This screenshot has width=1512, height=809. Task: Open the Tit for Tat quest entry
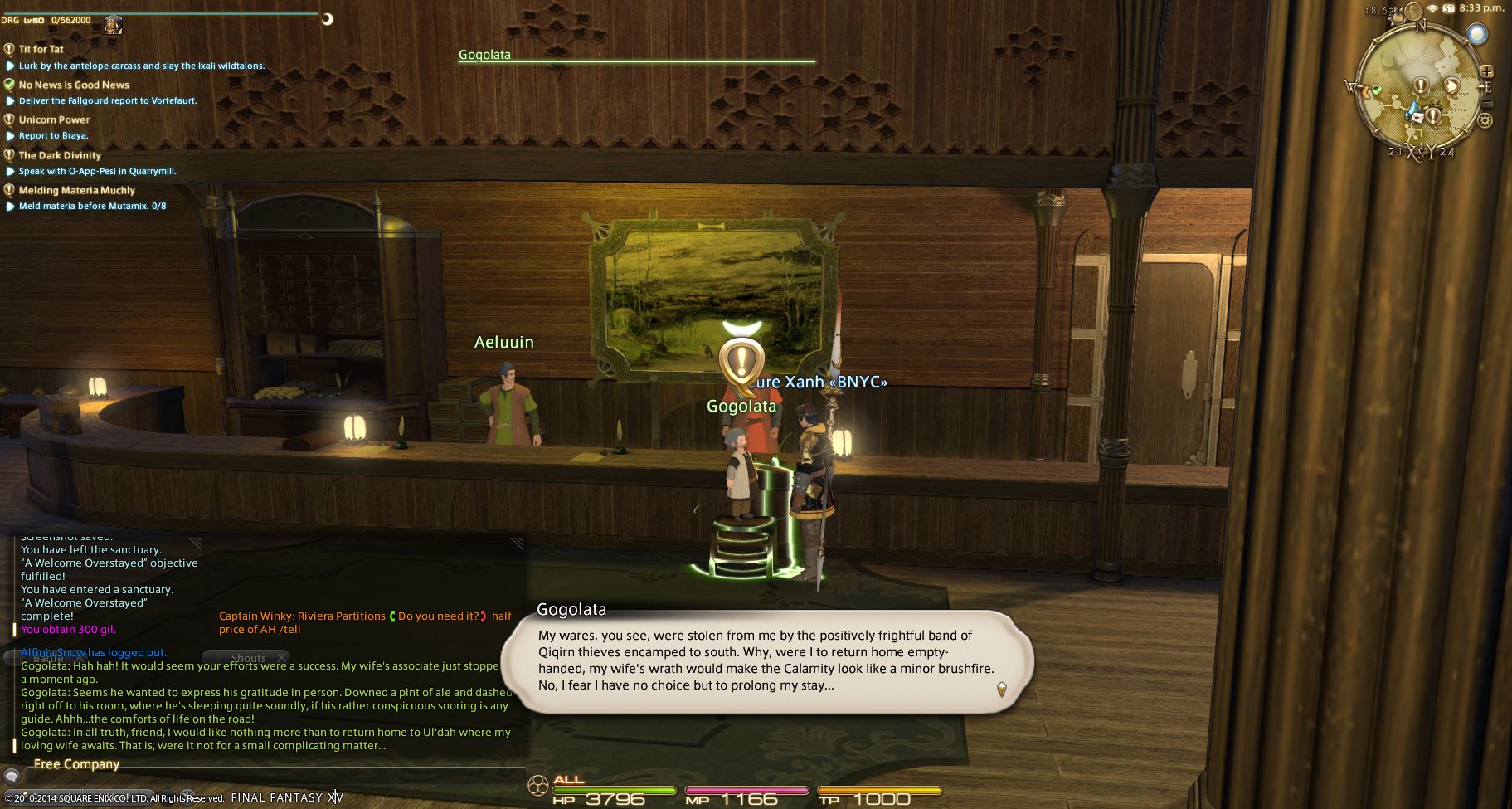(x=41, y=49)
